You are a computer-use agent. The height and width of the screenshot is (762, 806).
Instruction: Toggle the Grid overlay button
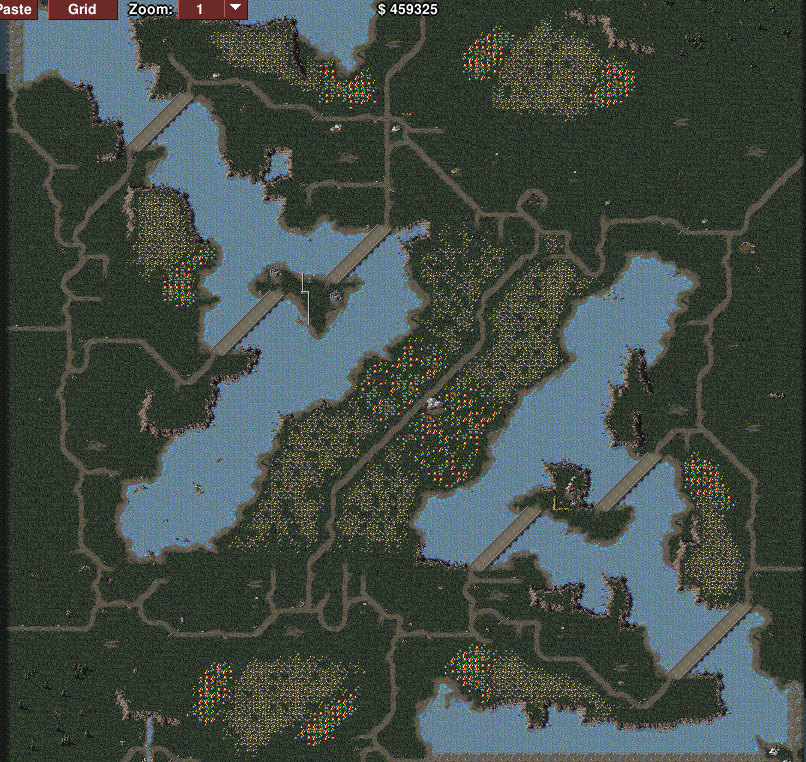[82, 9]
